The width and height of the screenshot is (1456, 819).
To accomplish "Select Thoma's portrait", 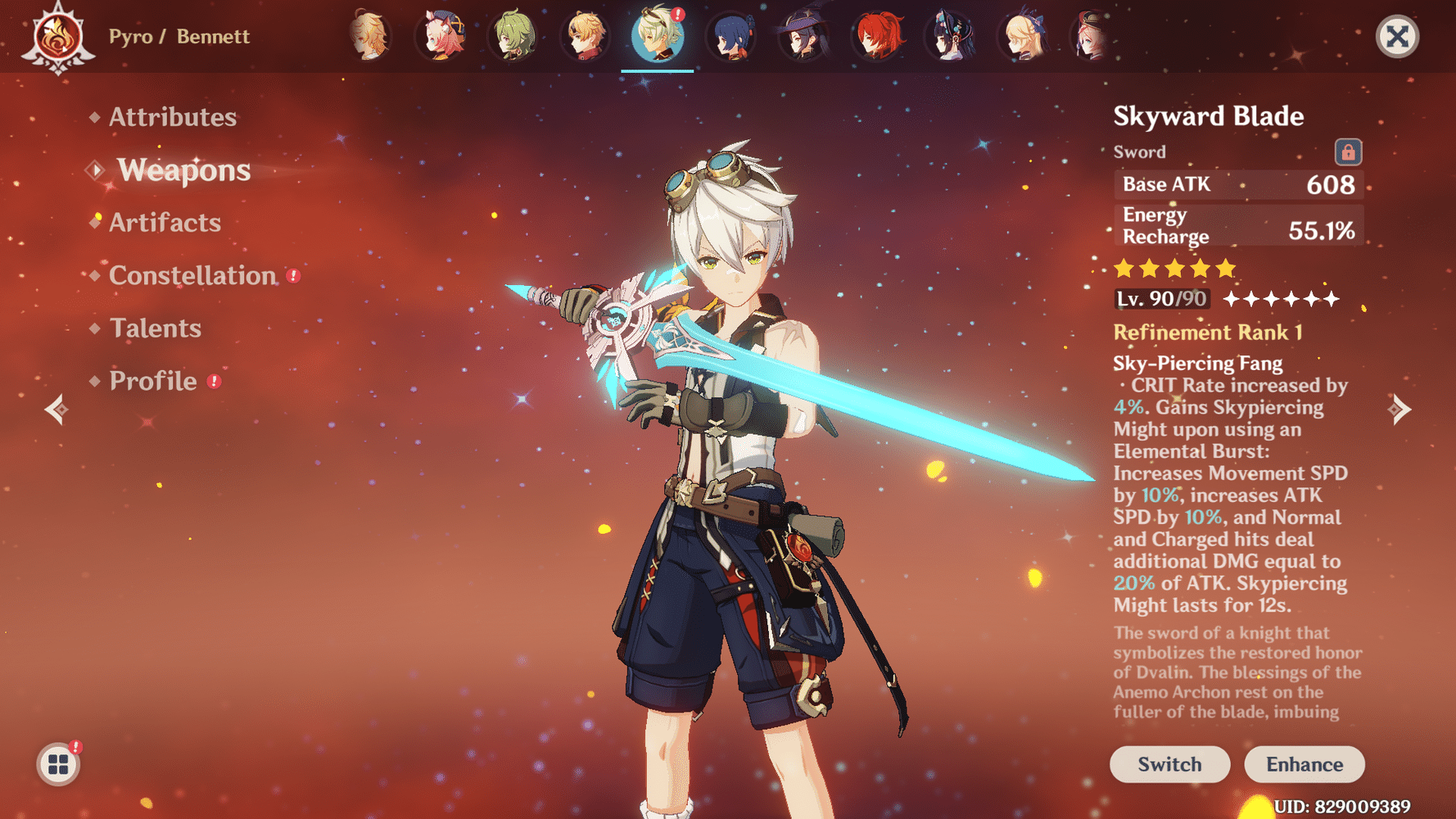I will pos(586,37).
